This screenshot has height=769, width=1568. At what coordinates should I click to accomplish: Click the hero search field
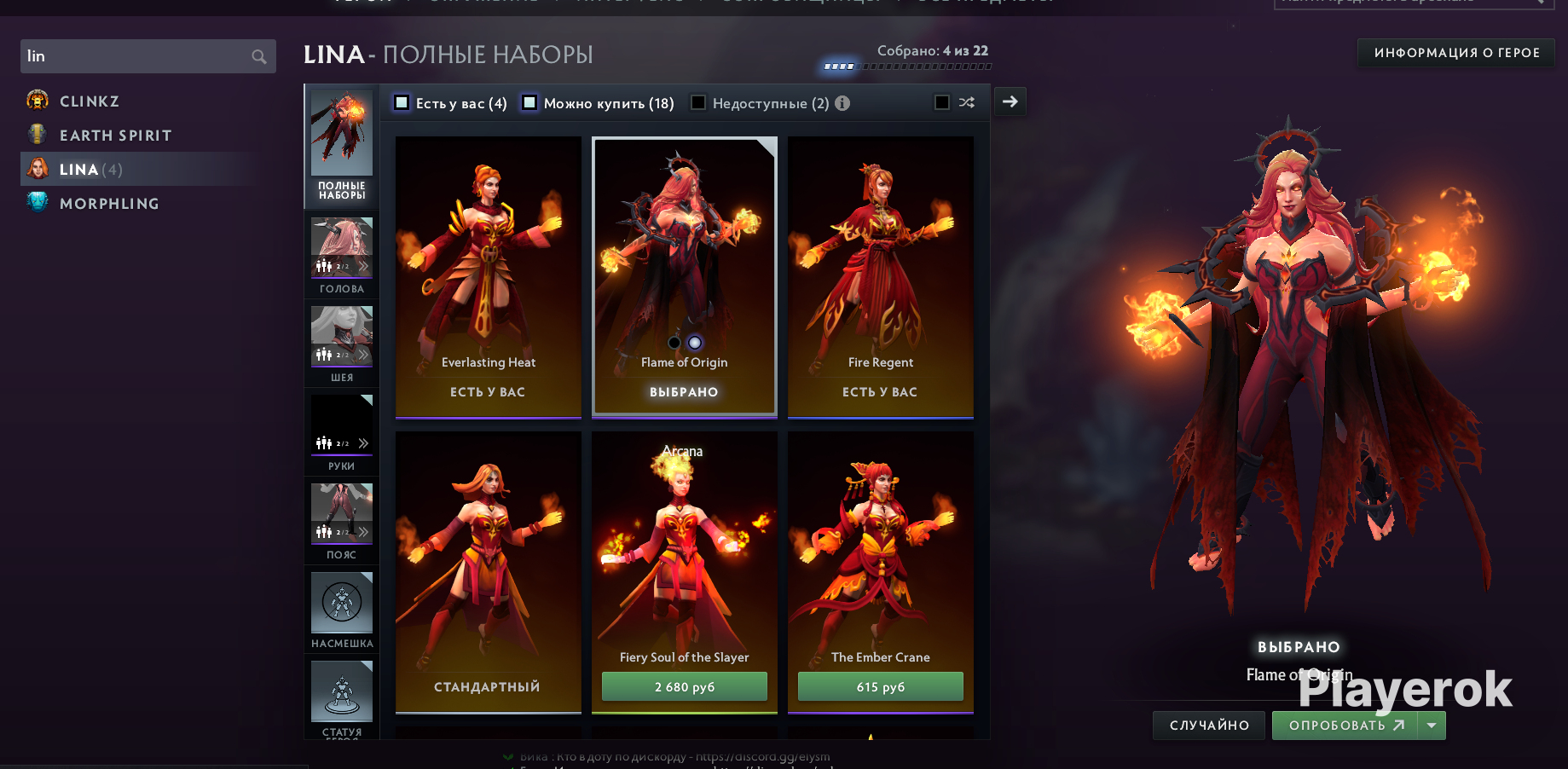click(x=136, y=56)
